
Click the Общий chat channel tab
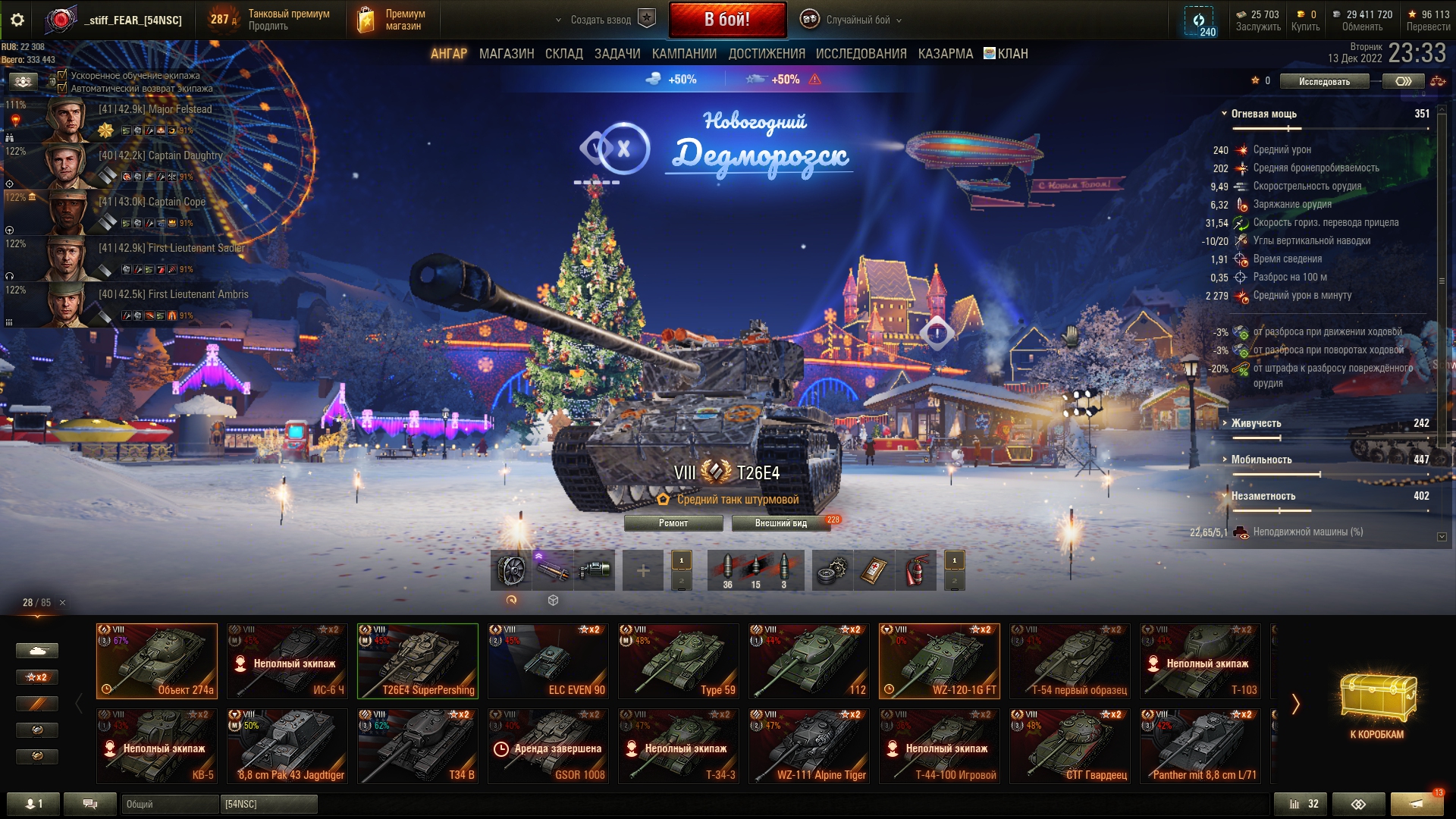click(168, 804)
